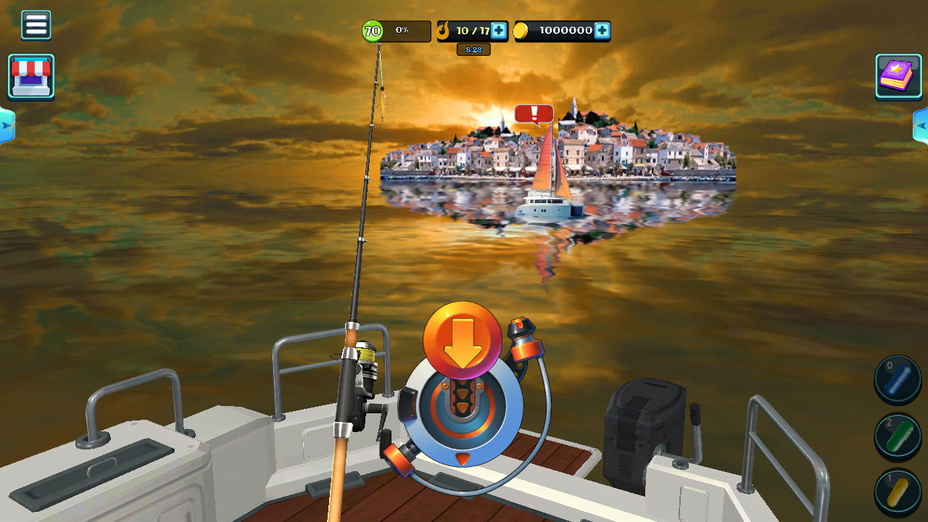
Task: Open the purple book journal
Action: (x=898, y=76)
